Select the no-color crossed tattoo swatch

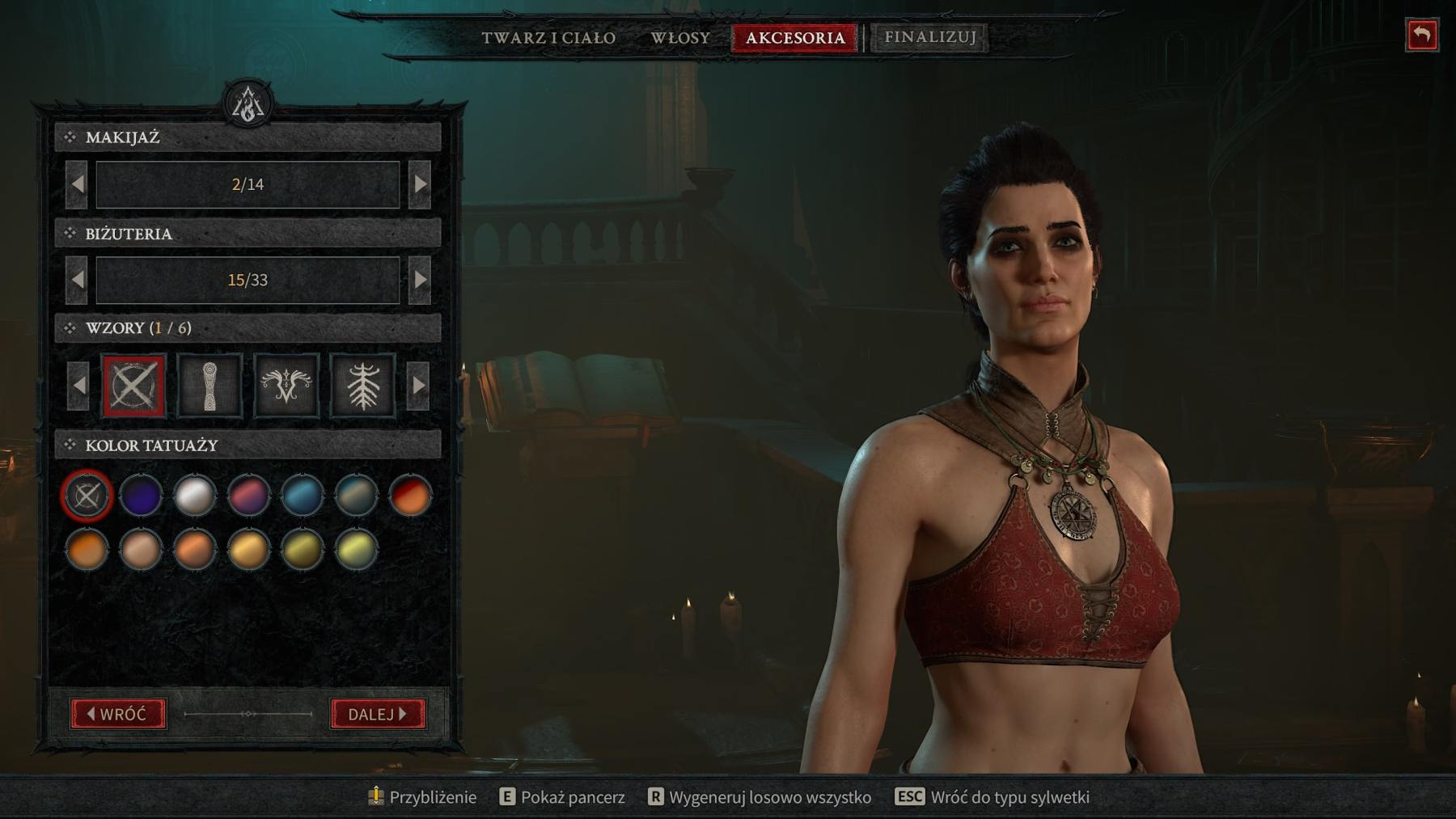(x=87, y=495)
